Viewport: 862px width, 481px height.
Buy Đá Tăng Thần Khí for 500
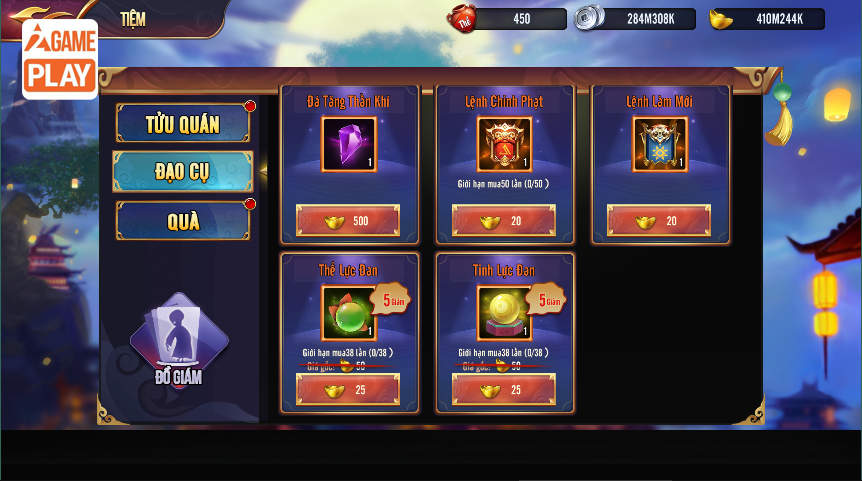click(348, 221)
